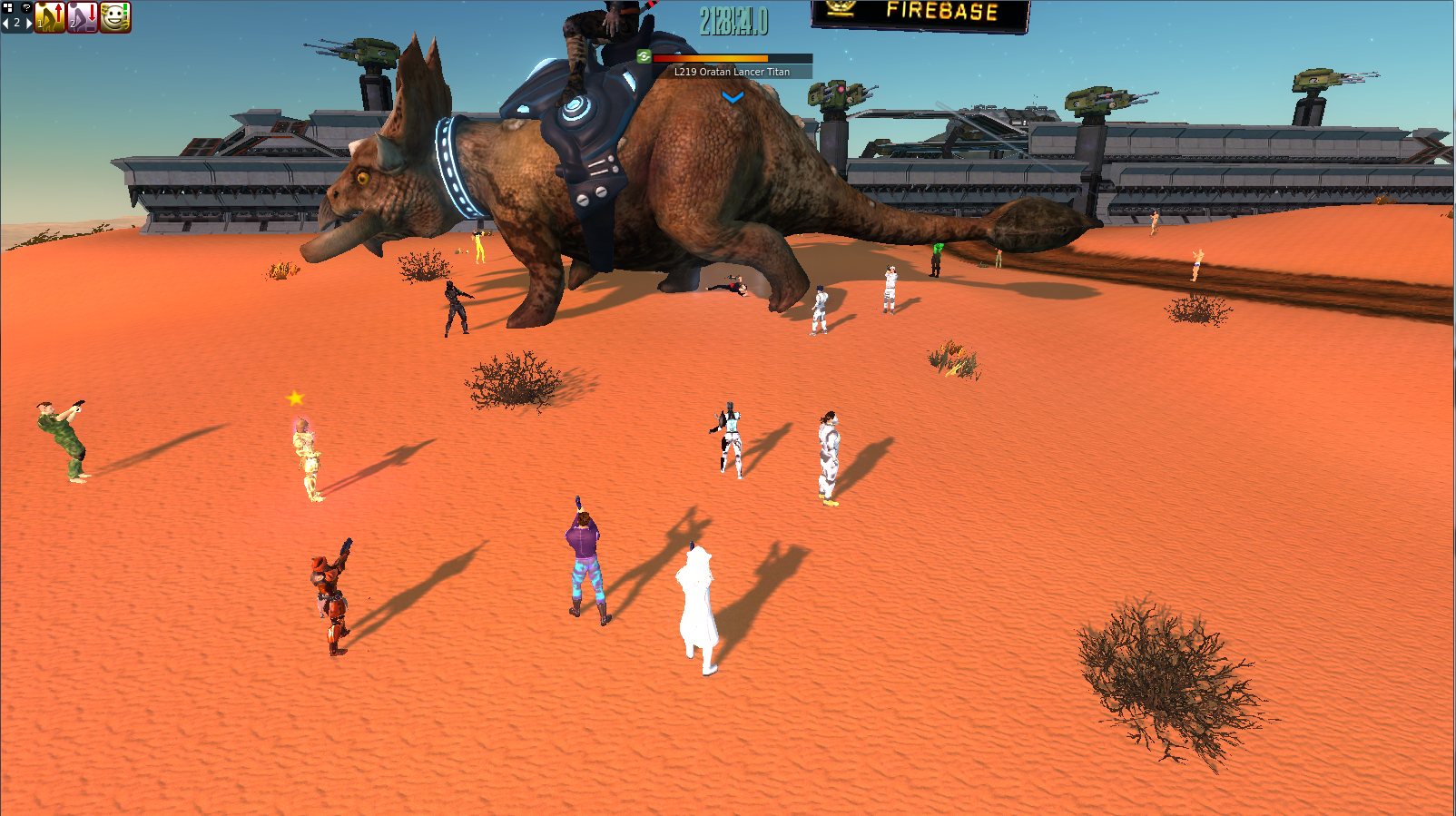Screen dimensions: 1456x816
Task: Use the sit down action in slot 2
Action: coord(83,17)
